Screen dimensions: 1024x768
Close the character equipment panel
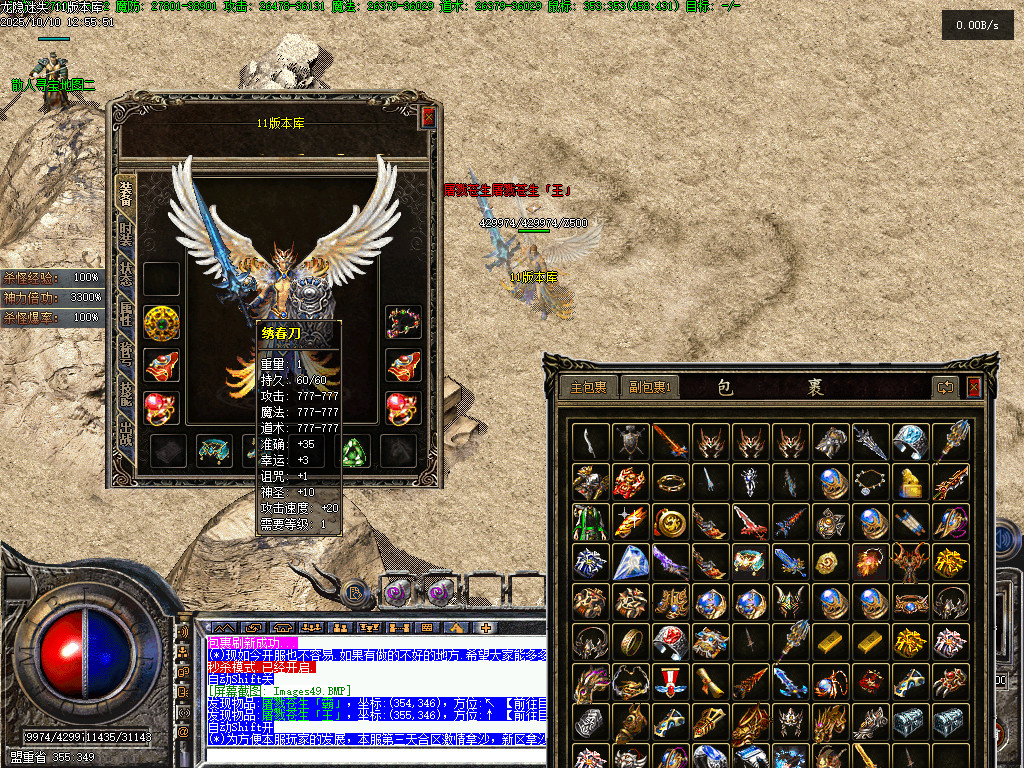[x=428, y=117]
